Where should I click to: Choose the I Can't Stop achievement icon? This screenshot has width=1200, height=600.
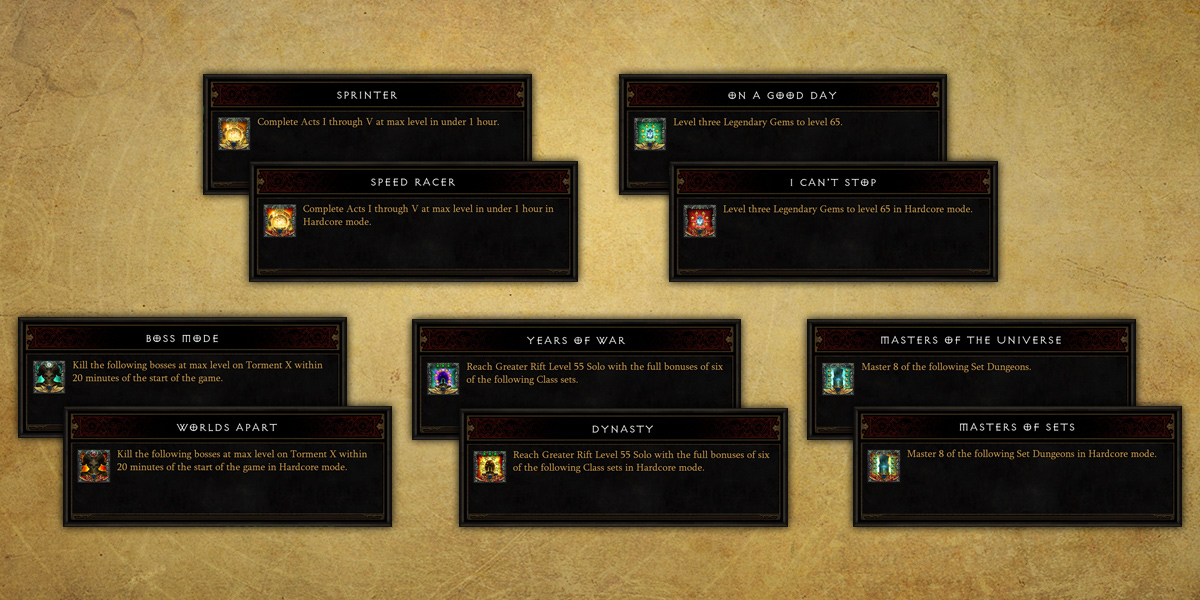(700, 221)
